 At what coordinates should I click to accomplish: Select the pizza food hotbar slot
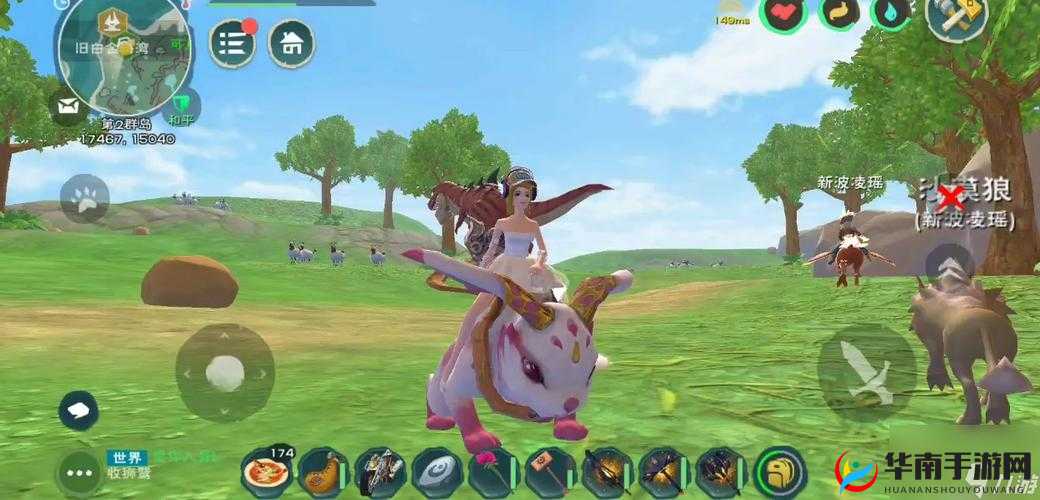pyautogui.click(x=267, y=472)
